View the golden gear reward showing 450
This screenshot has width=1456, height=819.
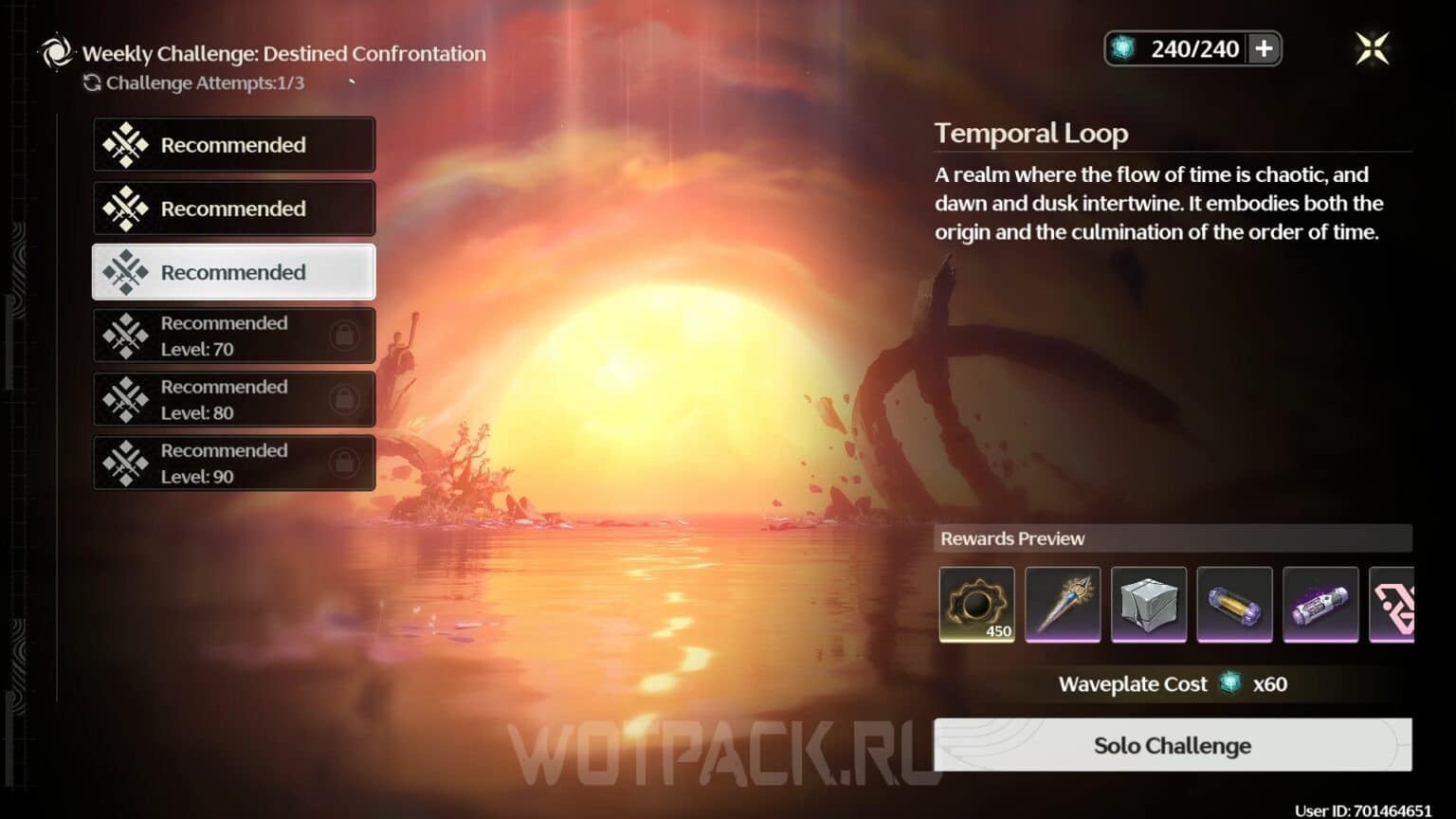pyautogui.click(x=976, y=604)
